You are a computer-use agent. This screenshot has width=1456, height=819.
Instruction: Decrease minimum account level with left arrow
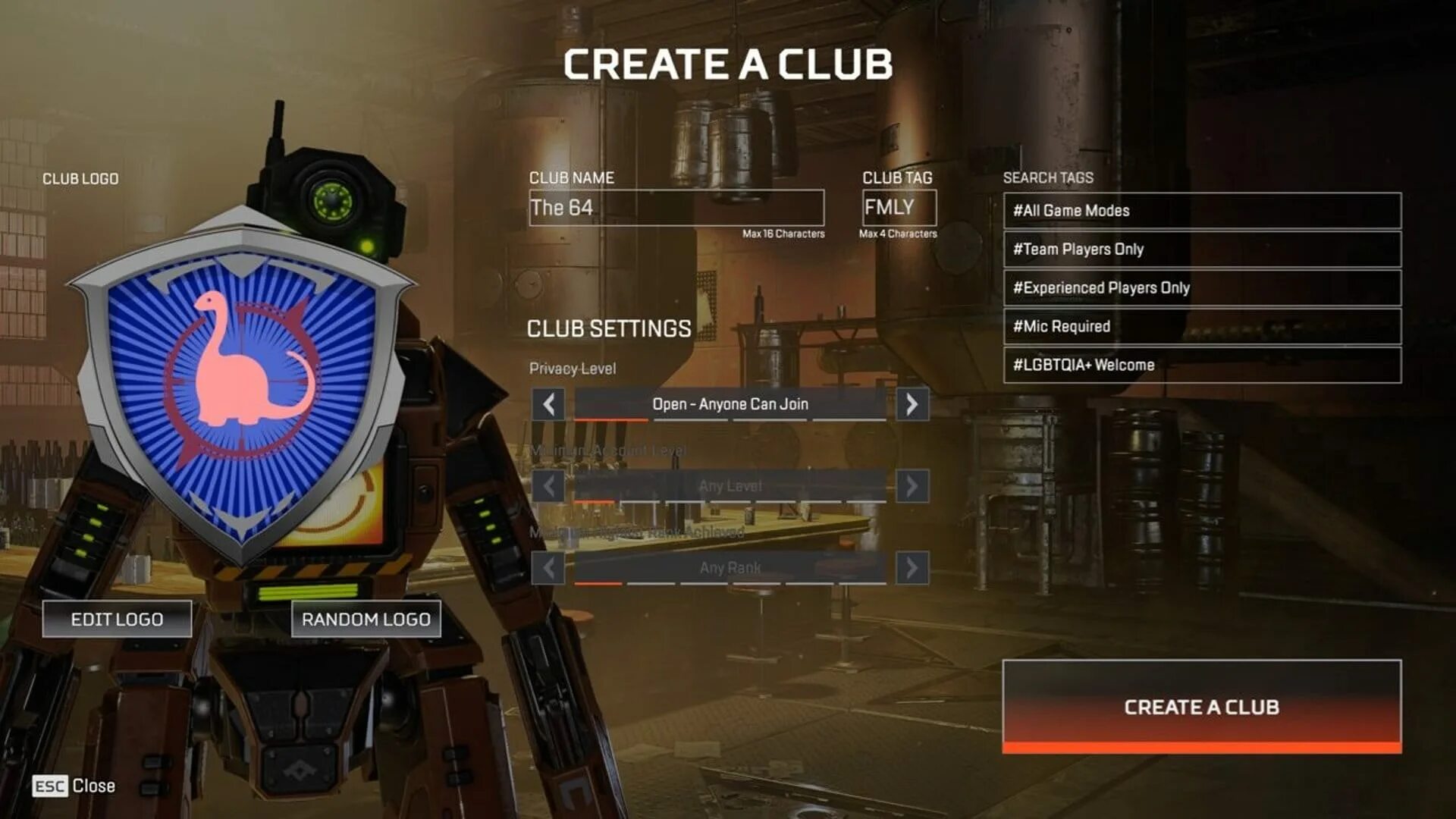click(x=548, y=486)
